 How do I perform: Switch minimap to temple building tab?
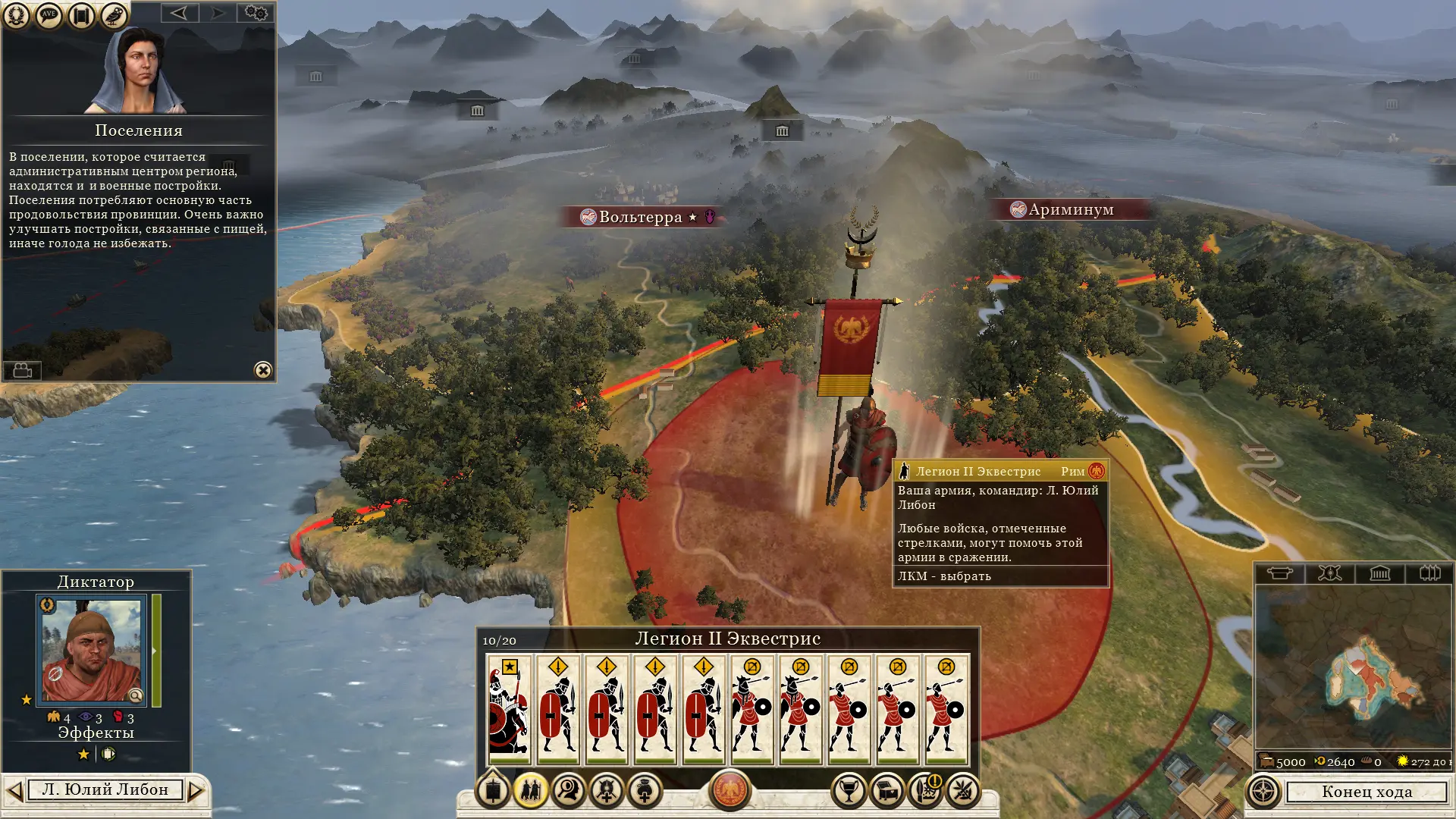point(1379,573)
